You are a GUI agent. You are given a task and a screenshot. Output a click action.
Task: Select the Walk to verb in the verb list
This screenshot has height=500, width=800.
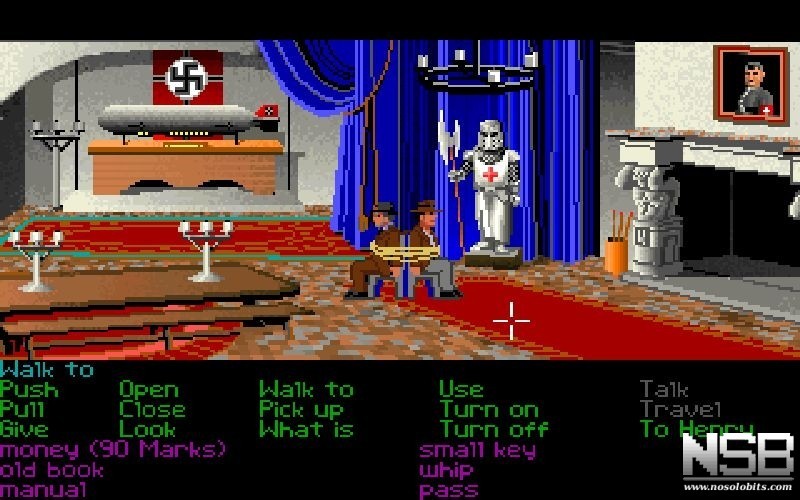coord(306,390)
